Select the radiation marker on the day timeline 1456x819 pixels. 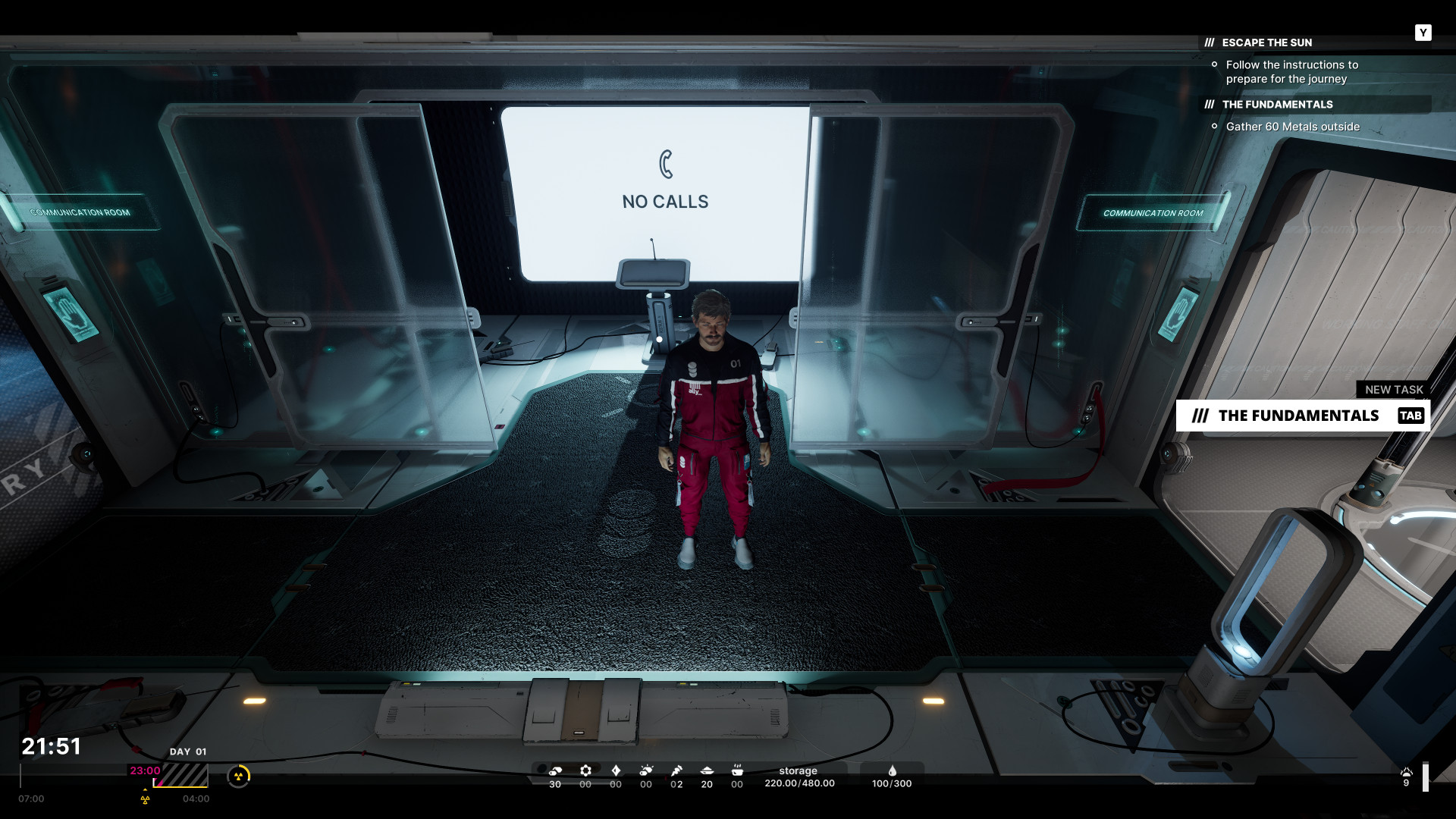click(145, 799)
